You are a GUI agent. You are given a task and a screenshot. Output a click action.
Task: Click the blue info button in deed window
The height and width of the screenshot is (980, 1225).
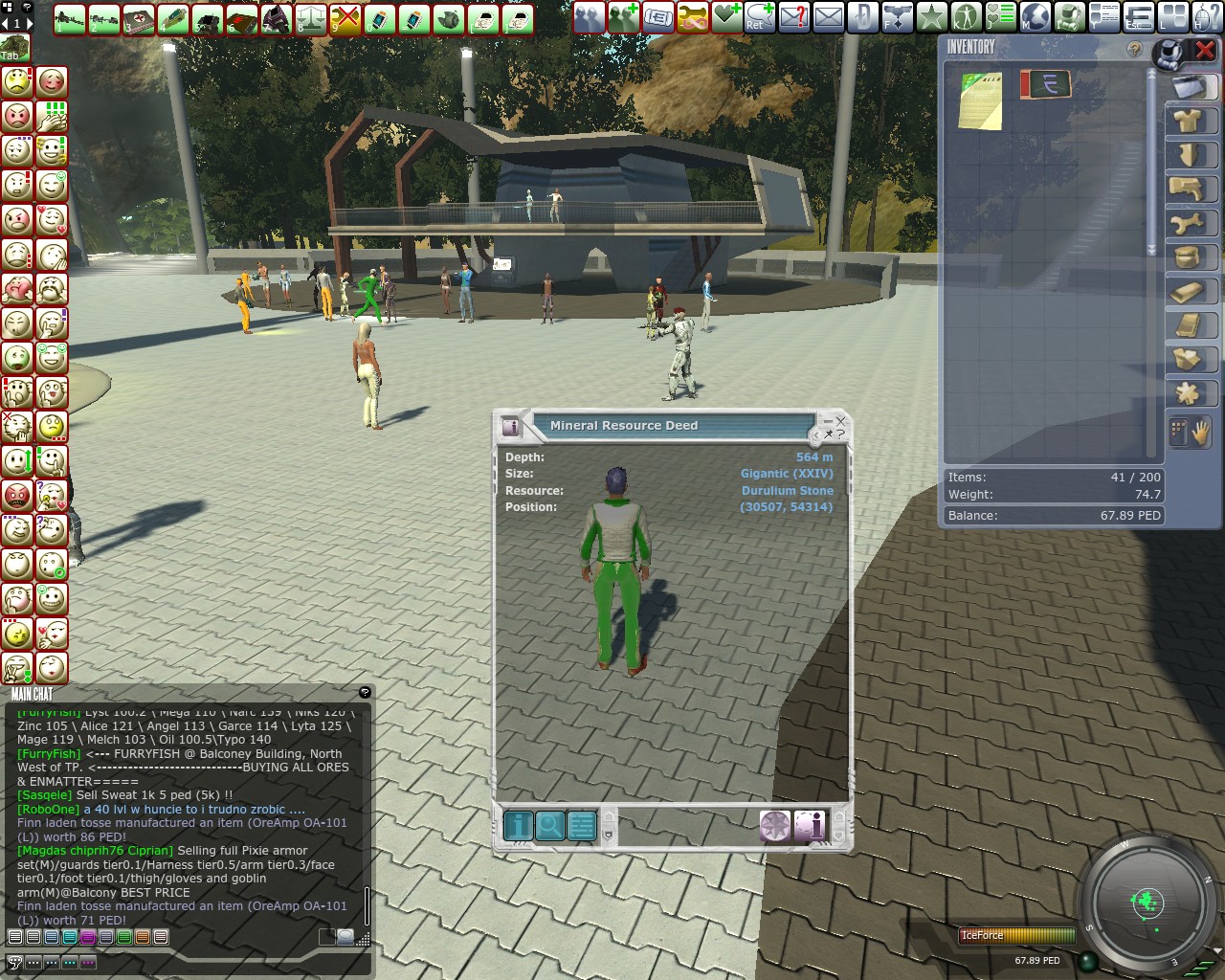pyautogui.click(x=518, y=825)
